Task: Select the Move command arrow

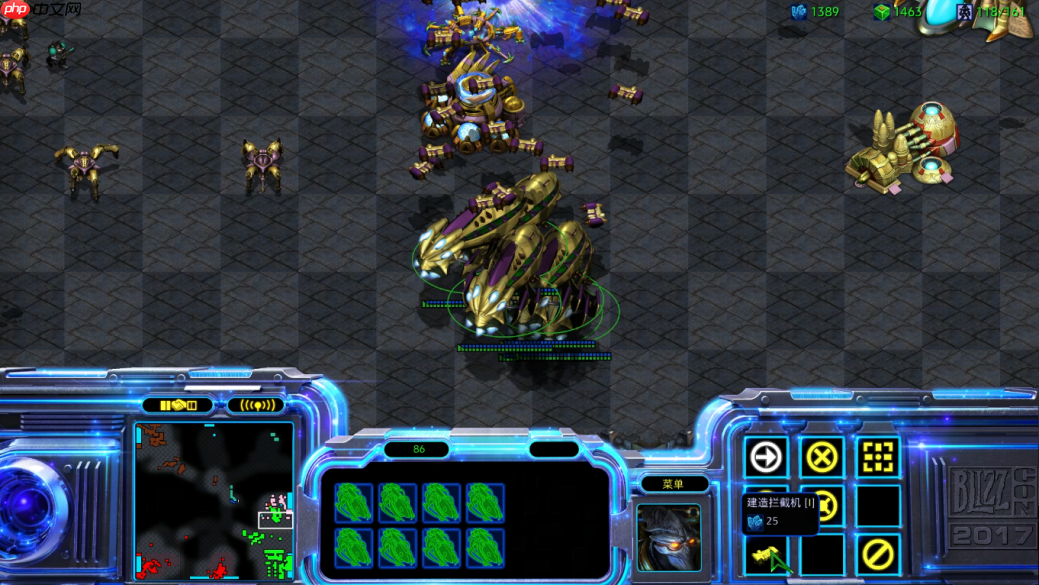Action: [766, 458]
